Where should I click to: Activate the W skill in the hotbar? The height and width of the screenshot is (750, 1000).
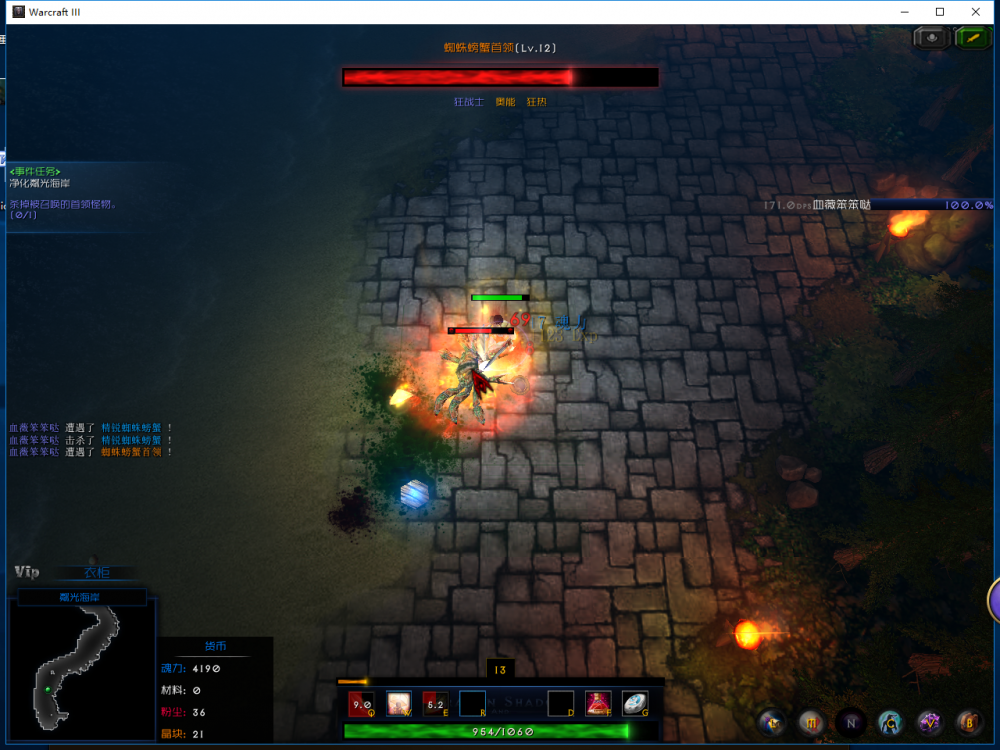[x=399, y=703]
